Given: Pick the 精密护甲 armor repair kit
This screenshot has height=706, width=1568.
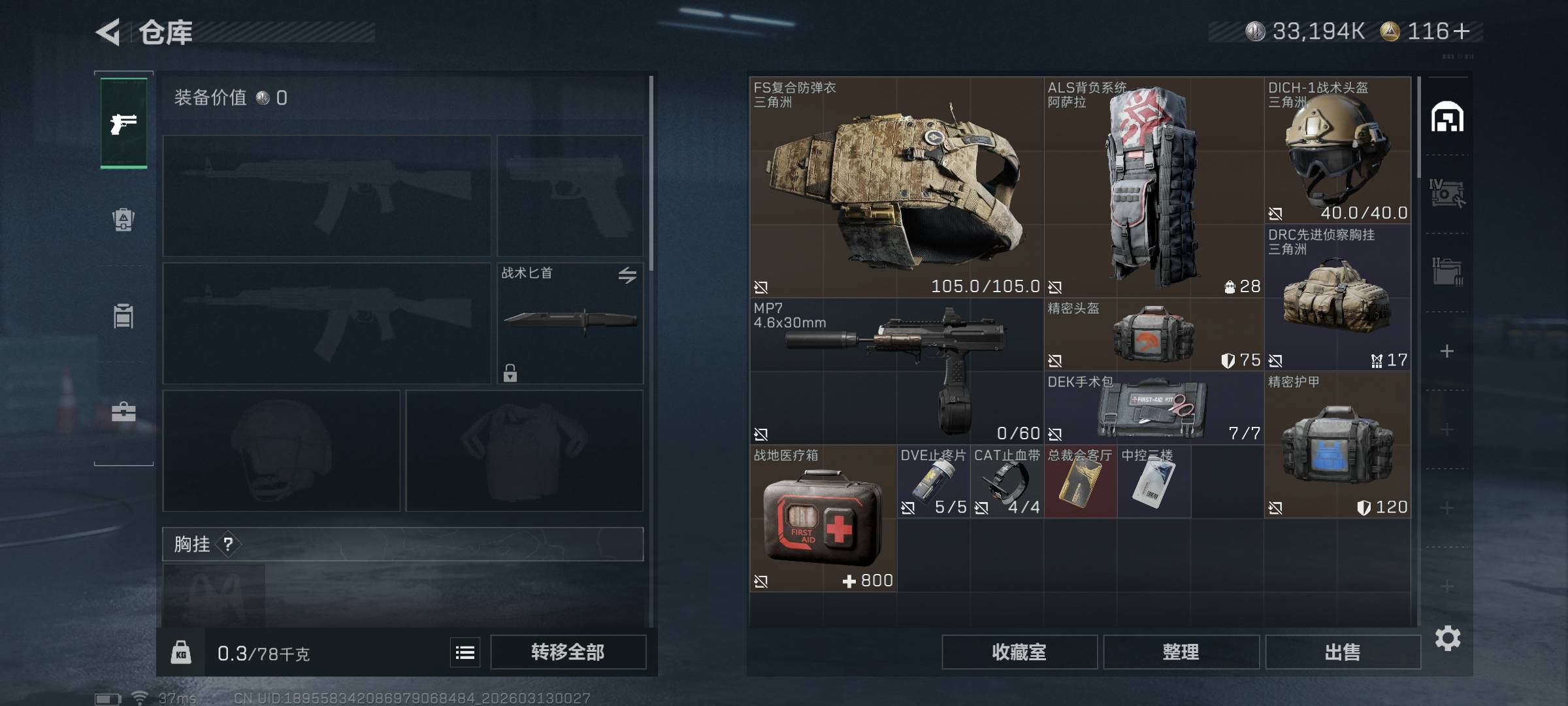Looking at the screenshot, I should point(1337,445).
